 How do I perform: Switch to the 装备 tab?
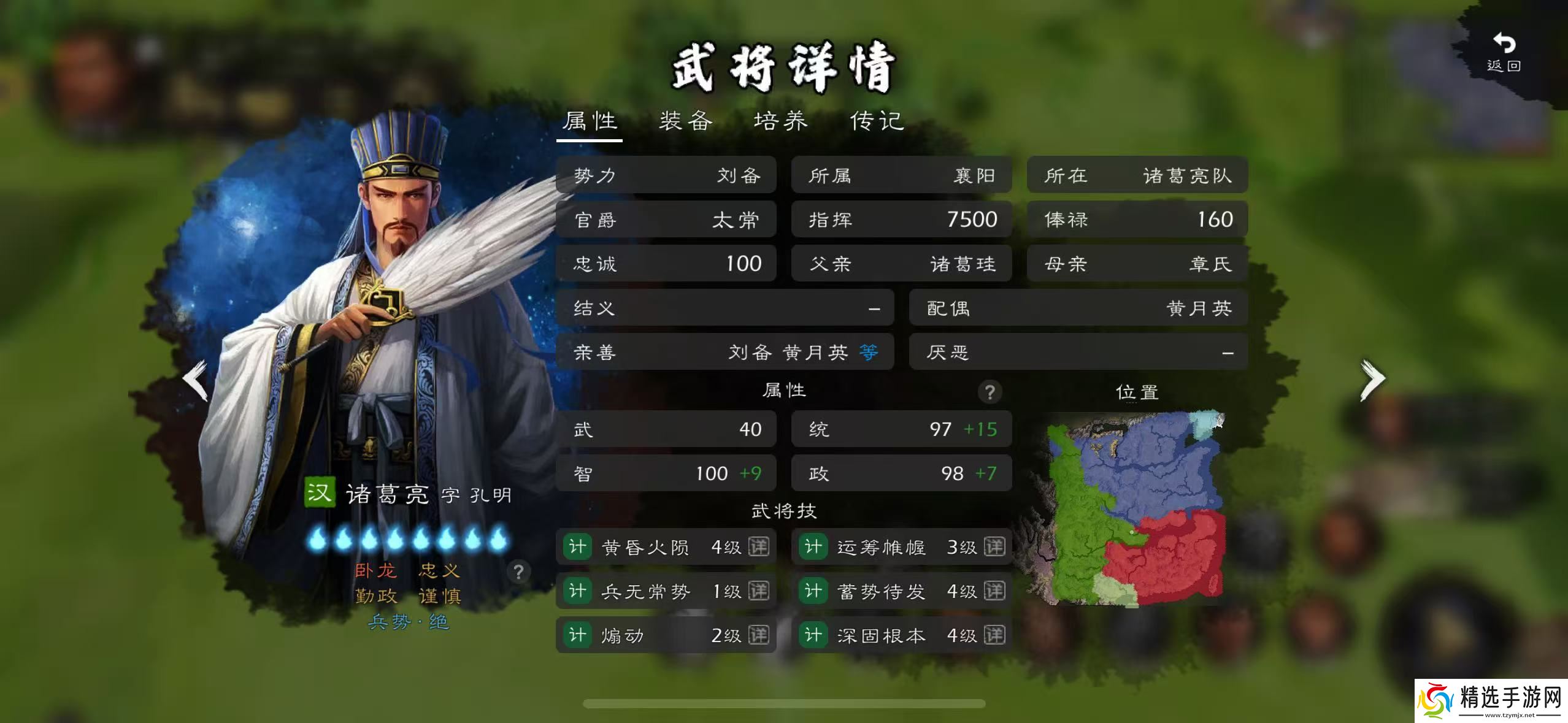(x=685, y=121)
